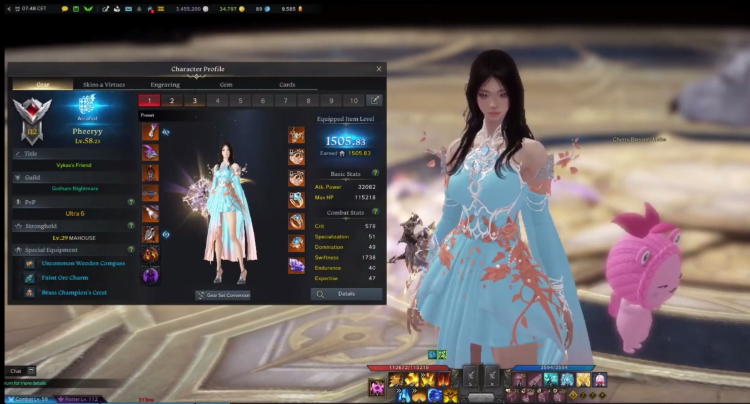Show the Gem tab

[x=226, y=84]
